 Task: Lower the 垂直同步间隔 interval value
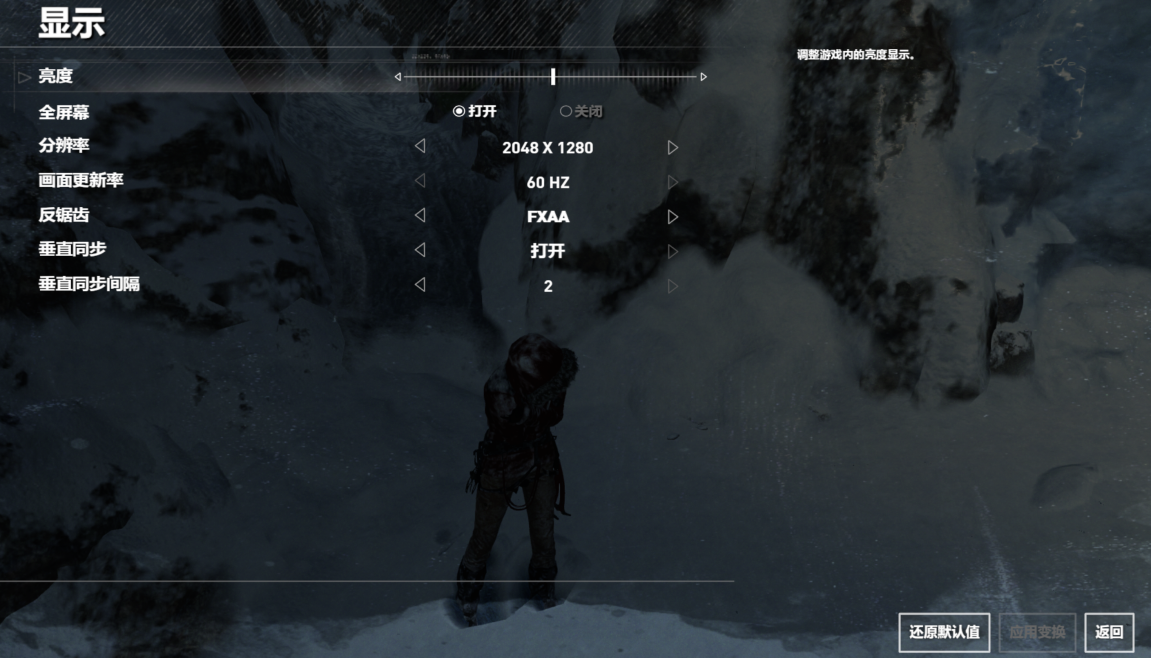420,285
